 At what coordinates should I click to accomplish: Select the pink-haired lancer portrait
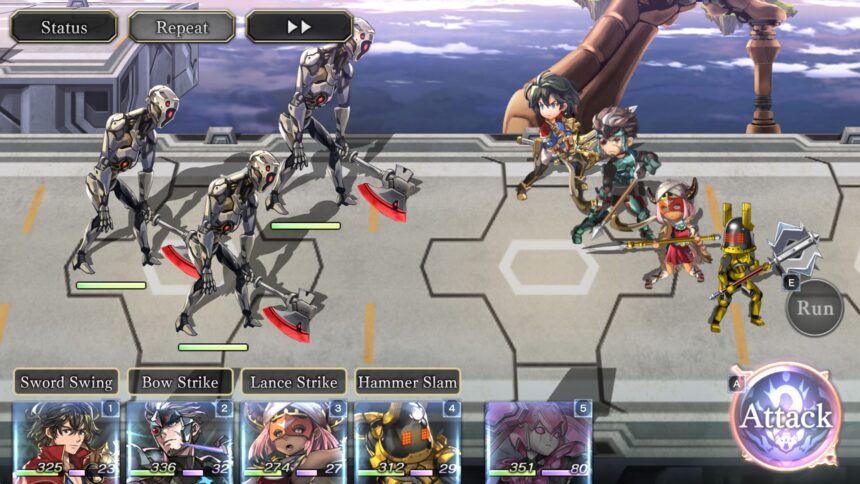coord(294,440)
